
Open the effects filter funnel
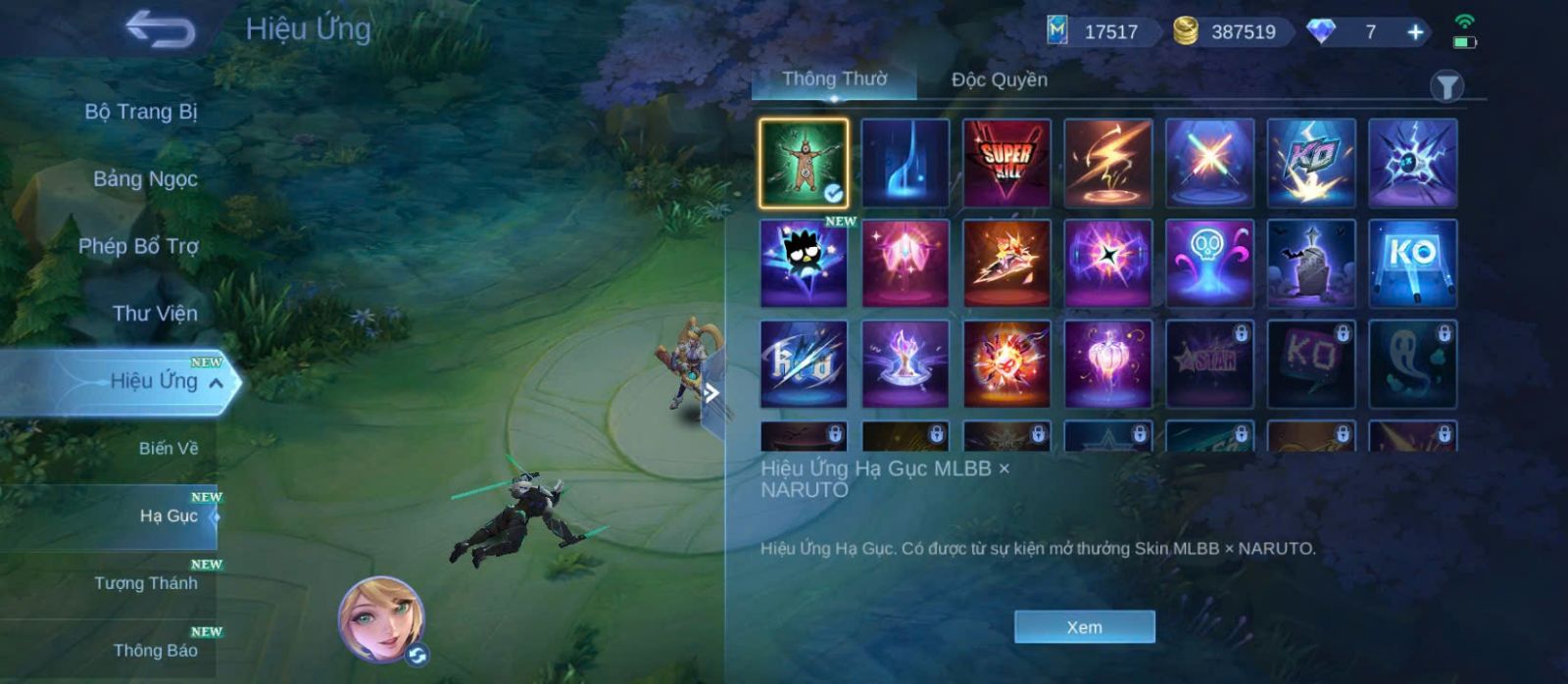[x=1446, y=87]
